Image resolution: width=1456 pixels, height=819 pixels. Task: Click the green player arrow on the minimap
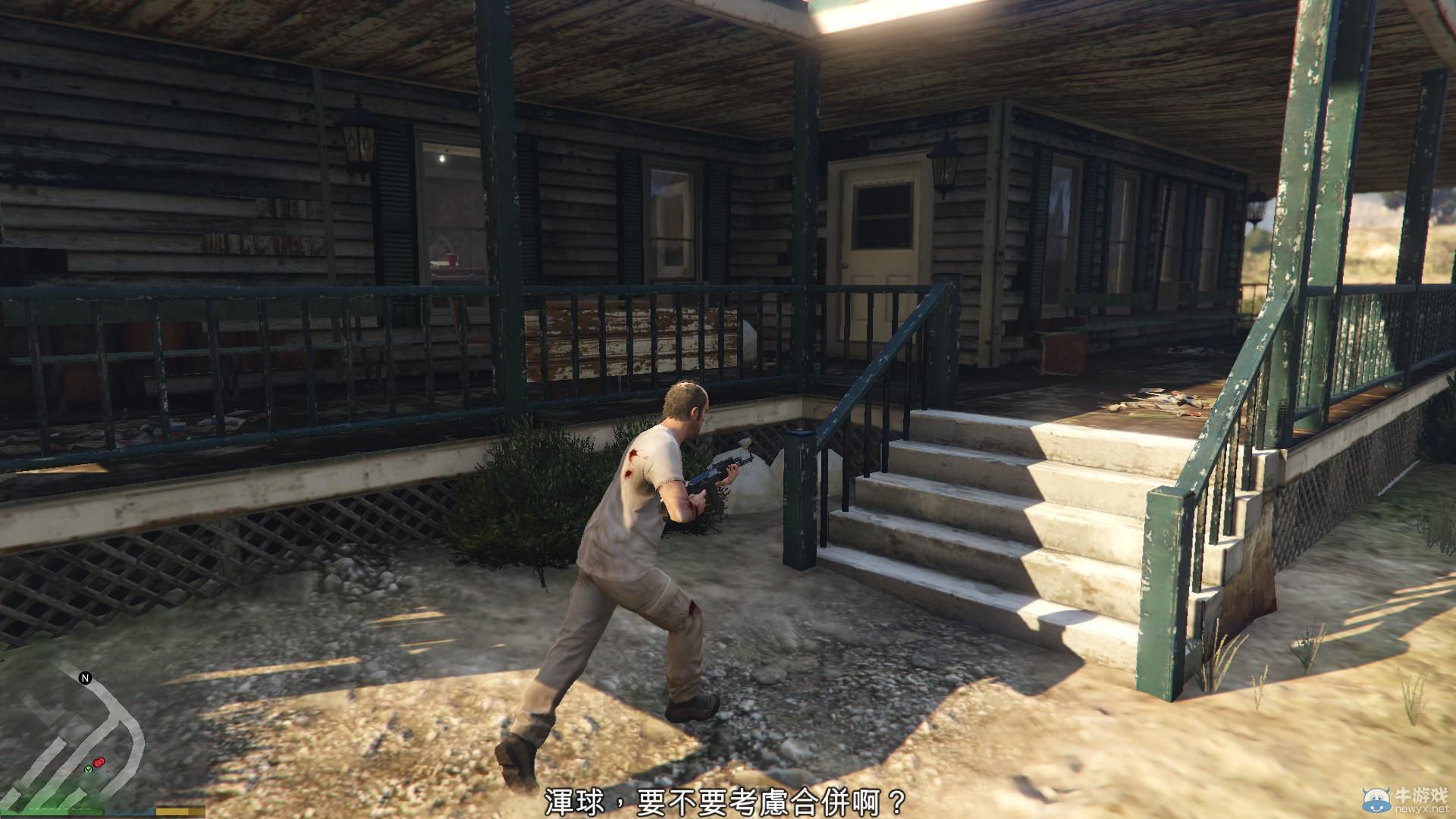click(x=88, y=770)
